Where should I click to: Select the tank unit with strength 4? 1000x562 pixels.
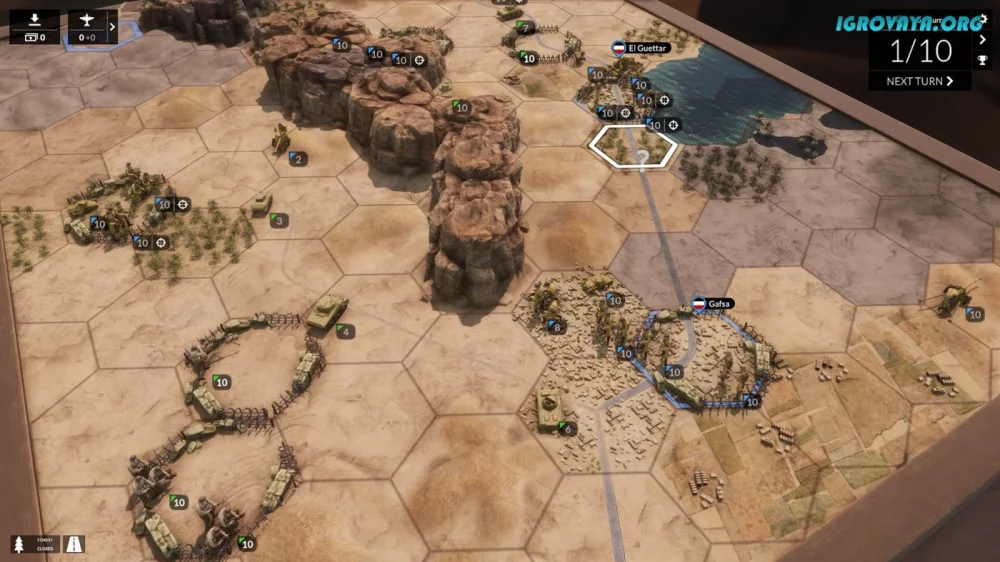tap(327, 312)
